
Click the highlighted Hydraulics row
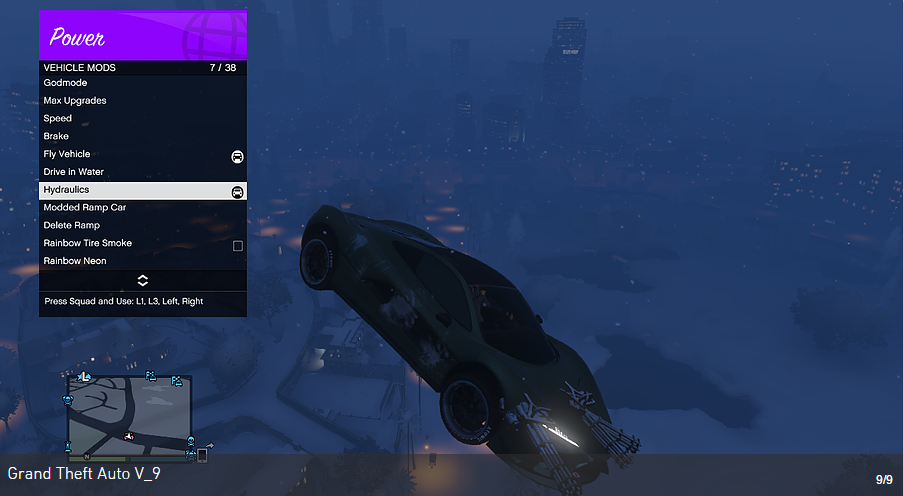(x=142, y=190)
